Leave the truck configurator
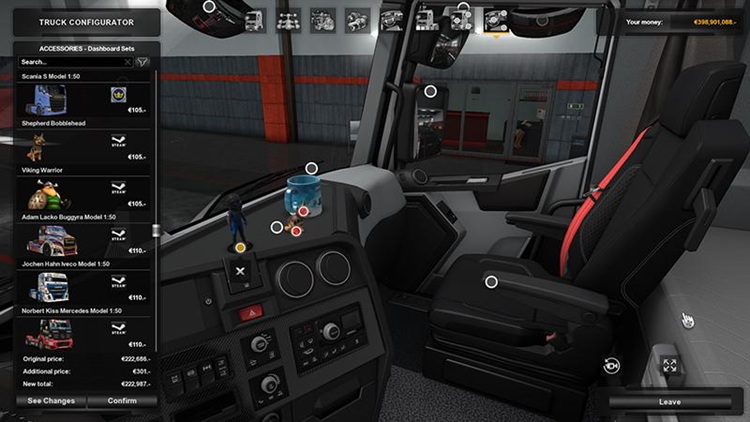This screenshot has width=750, height=422. (669, 402)
